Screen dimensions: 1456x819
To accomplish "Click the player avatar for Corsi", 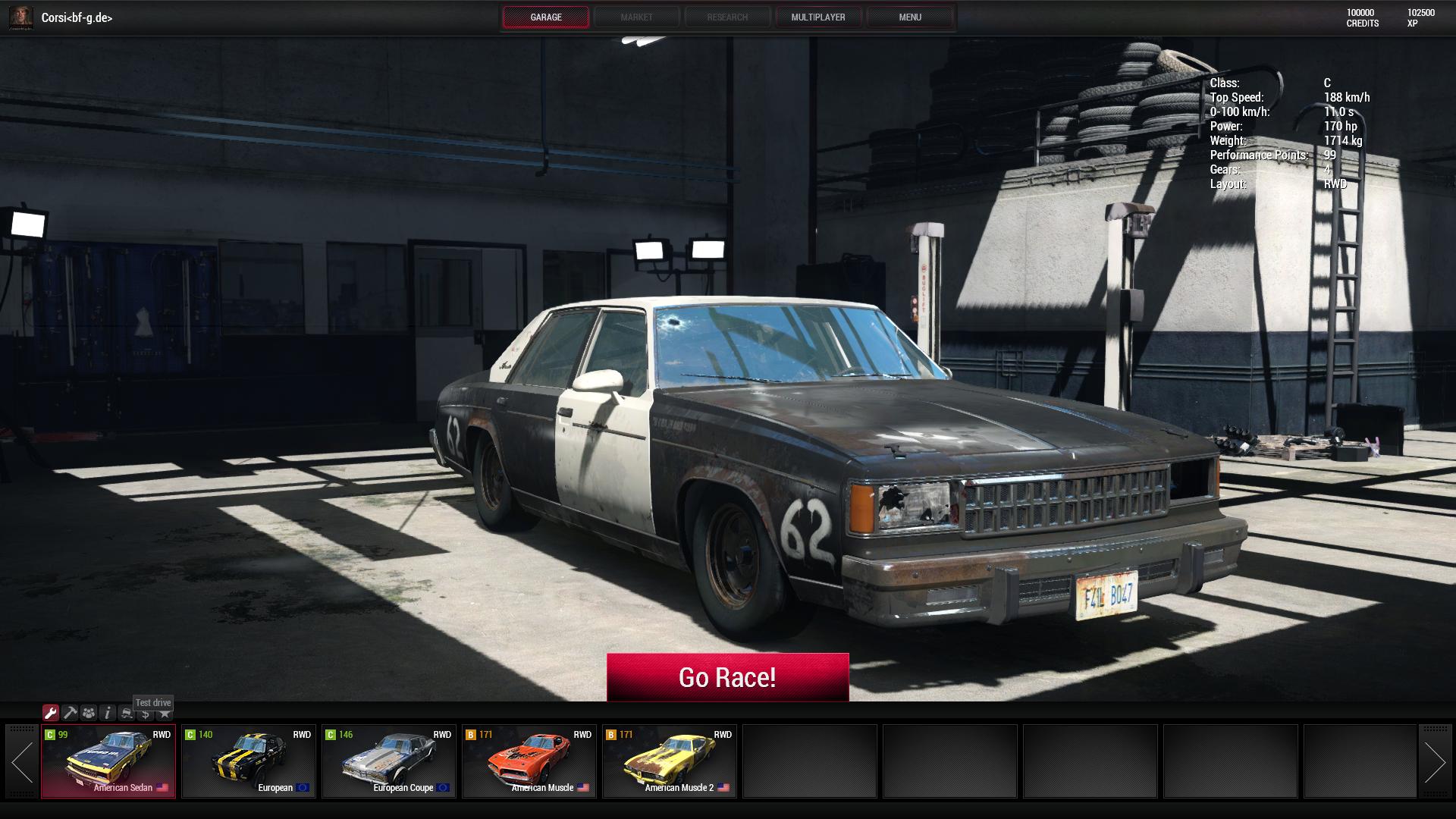I will [x=21, y=17].
